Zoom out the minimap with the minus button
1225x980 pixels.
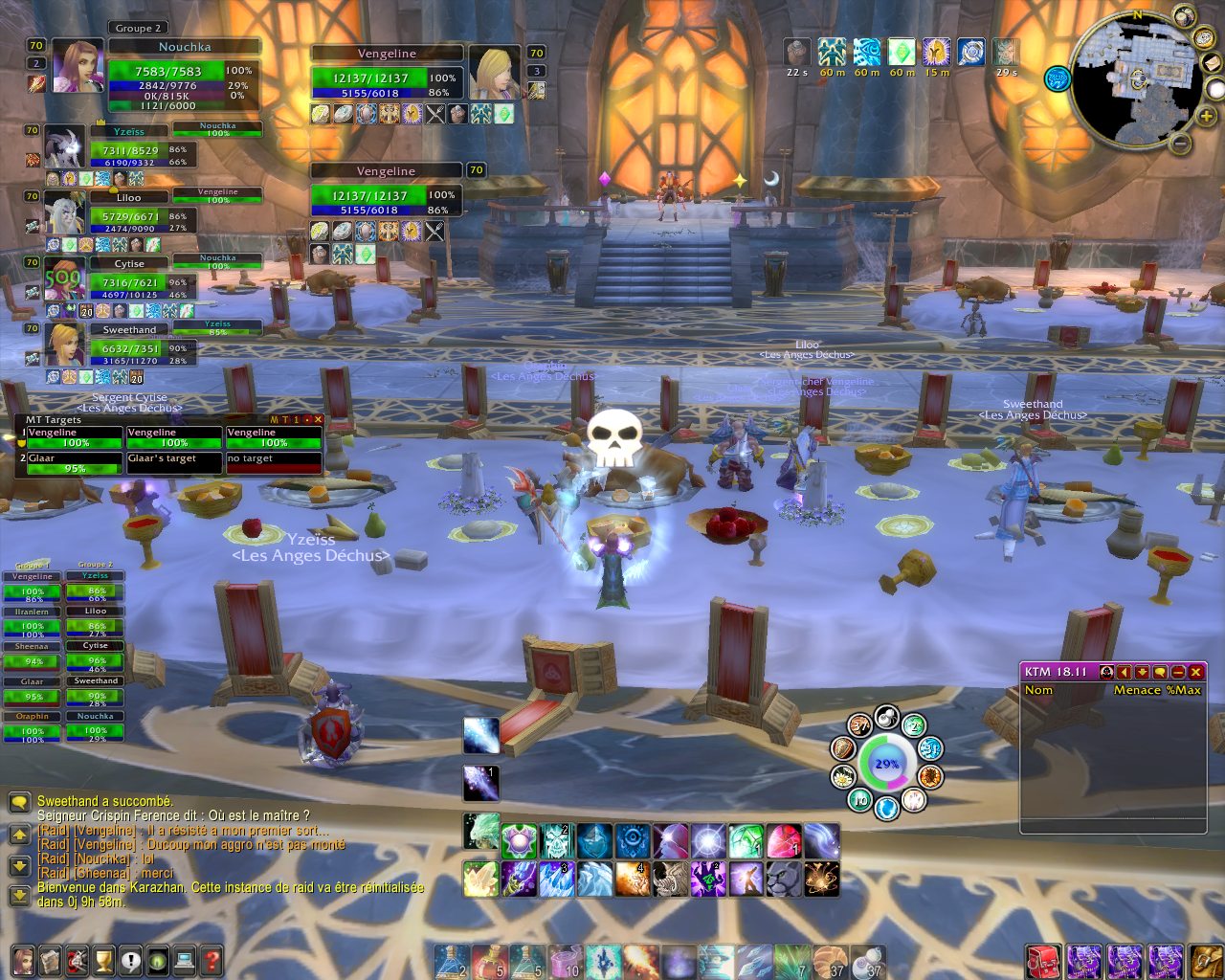click(1181, 144)
